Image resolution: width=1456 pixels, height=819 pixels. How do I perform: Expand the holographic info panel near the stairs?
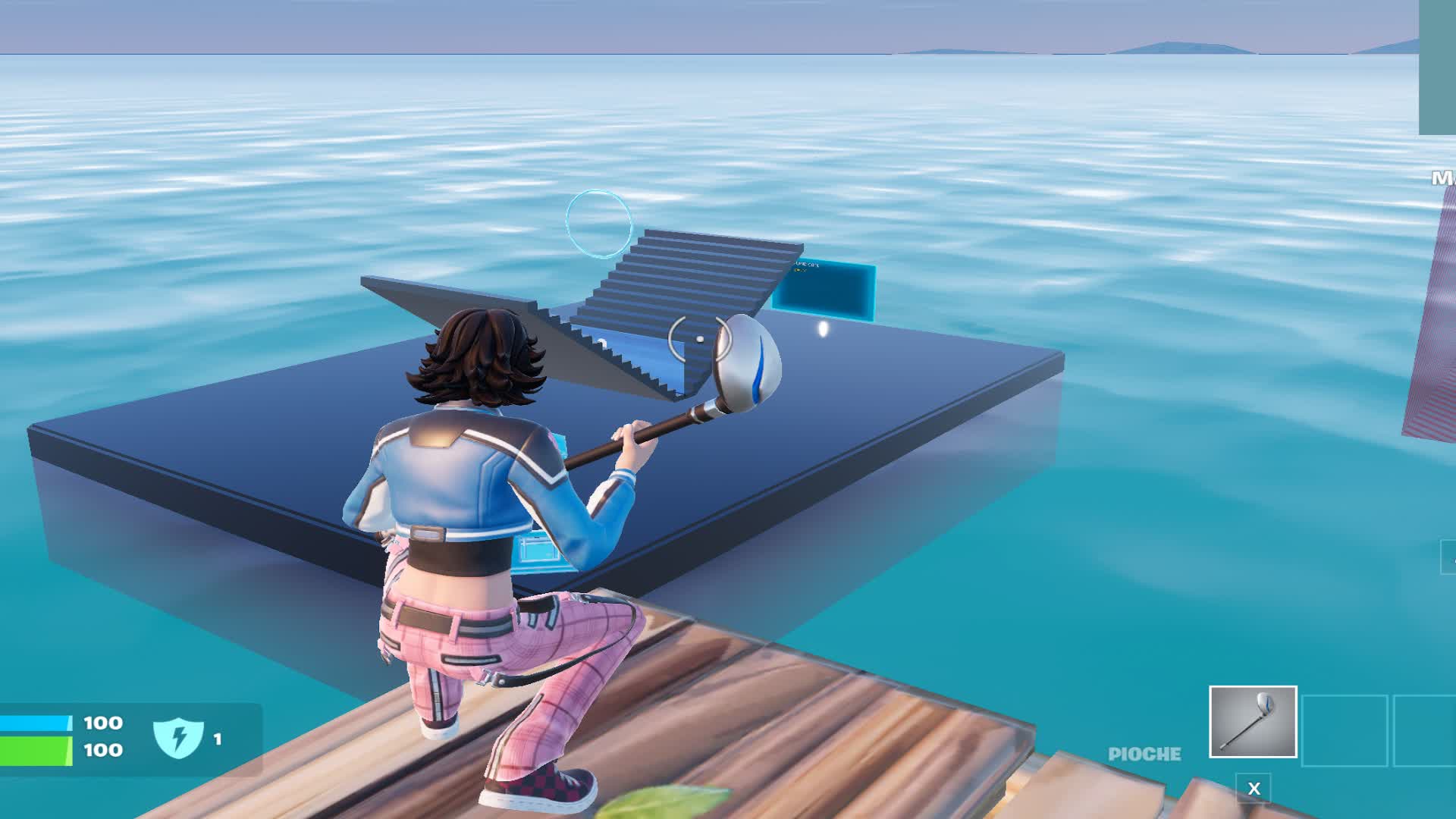(x=823, y=288)
